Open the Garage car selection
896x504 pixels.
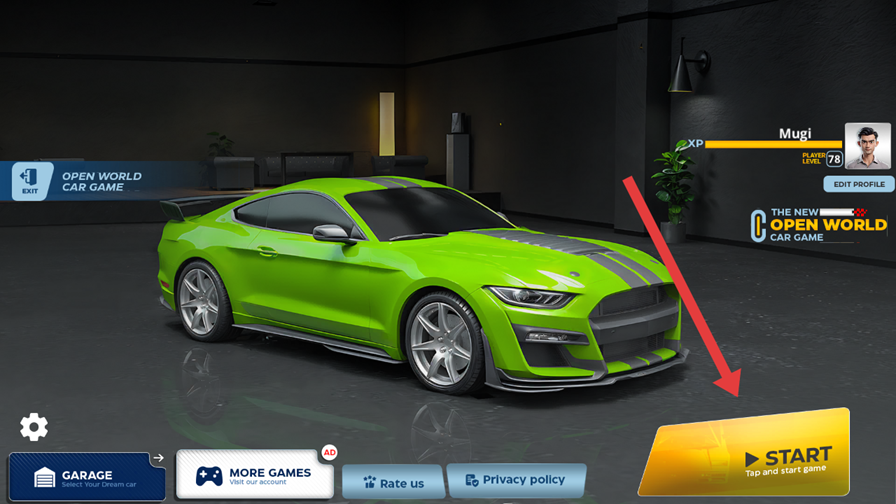87,476
